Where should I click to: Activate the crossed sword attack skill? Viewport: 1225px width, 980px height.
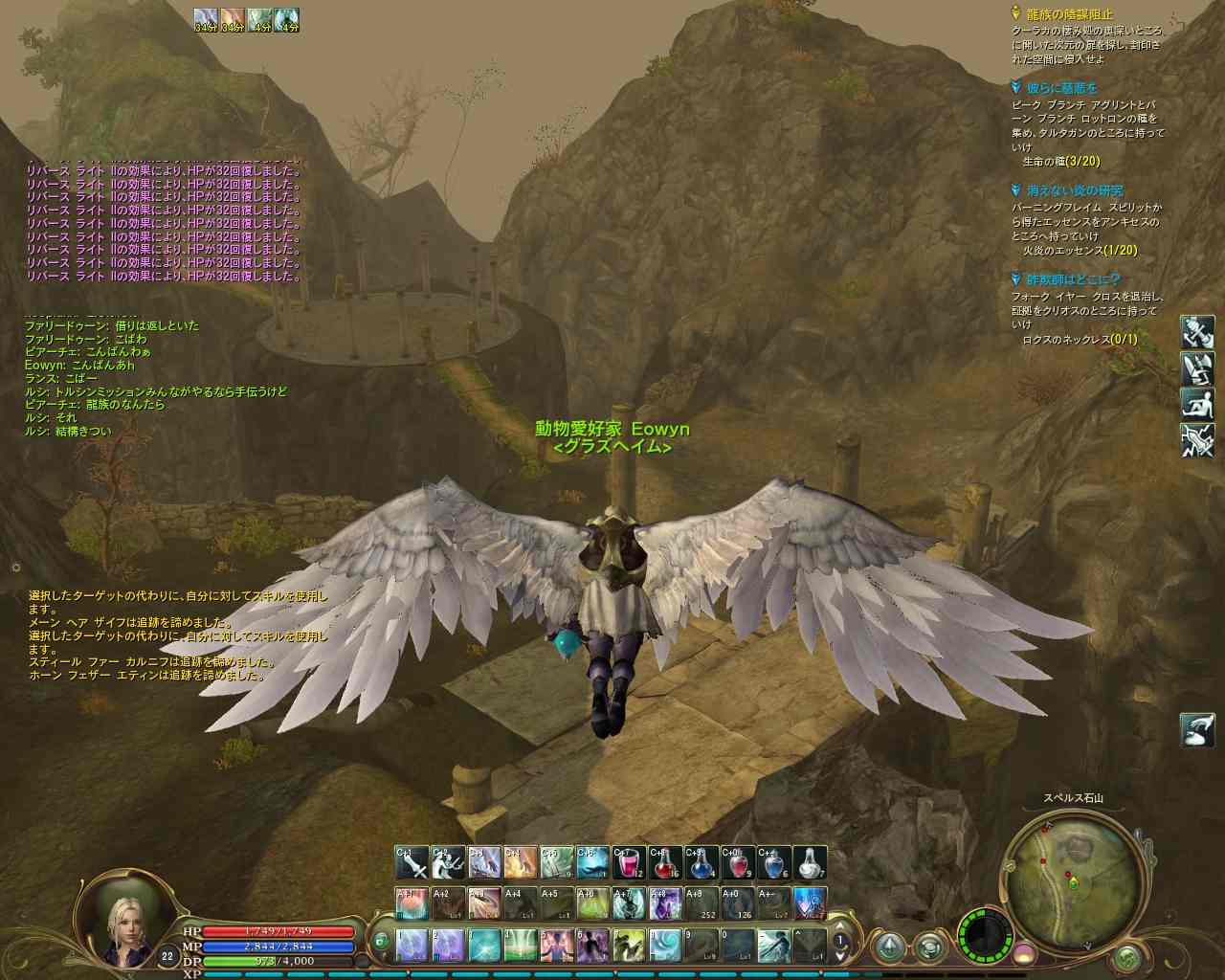(x=412, y=863)
